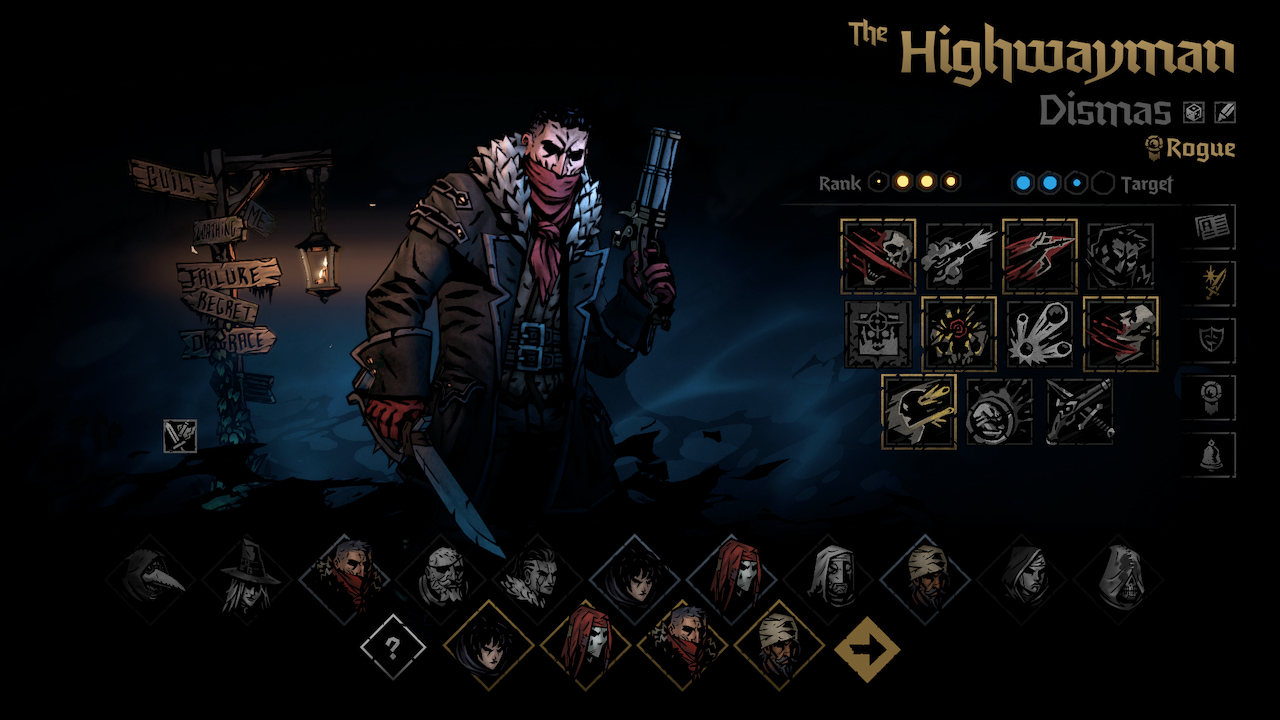
Task: Toggle the first Rank pip
Action: click(x=880, y=182)
